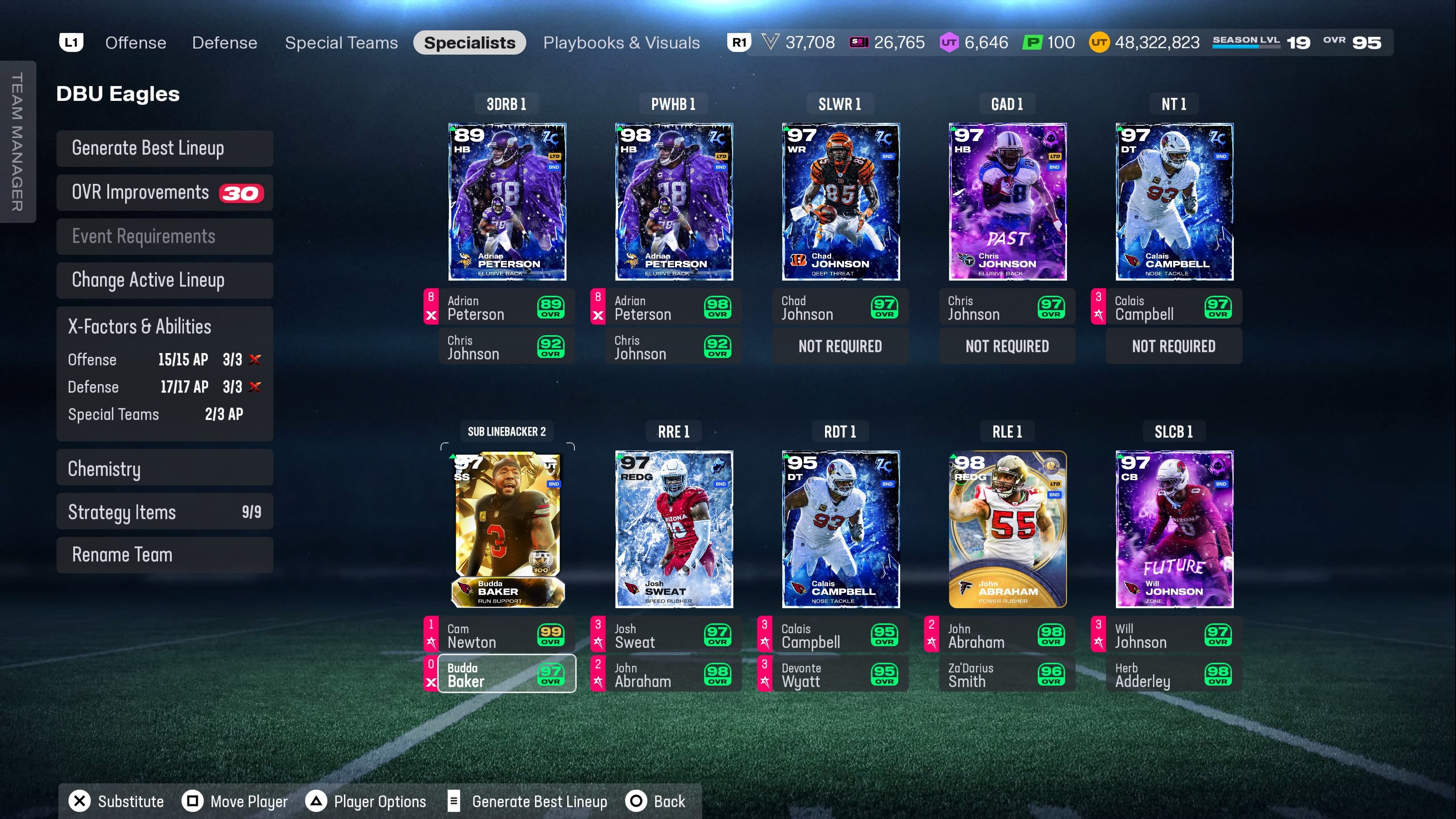
Task: Open the Chemistry menu
Action: coord(165,469)
